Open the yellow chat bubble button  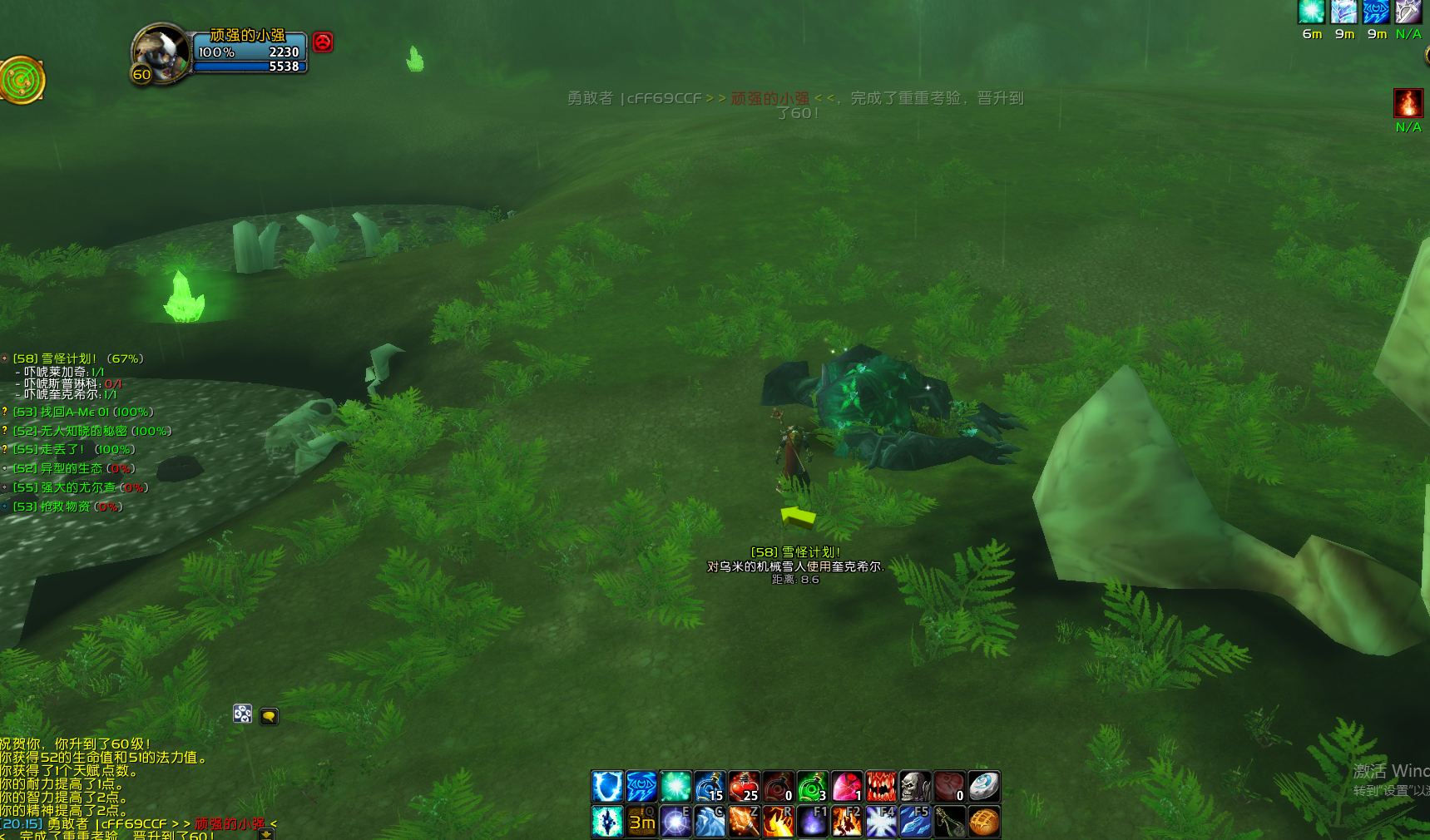269,715
